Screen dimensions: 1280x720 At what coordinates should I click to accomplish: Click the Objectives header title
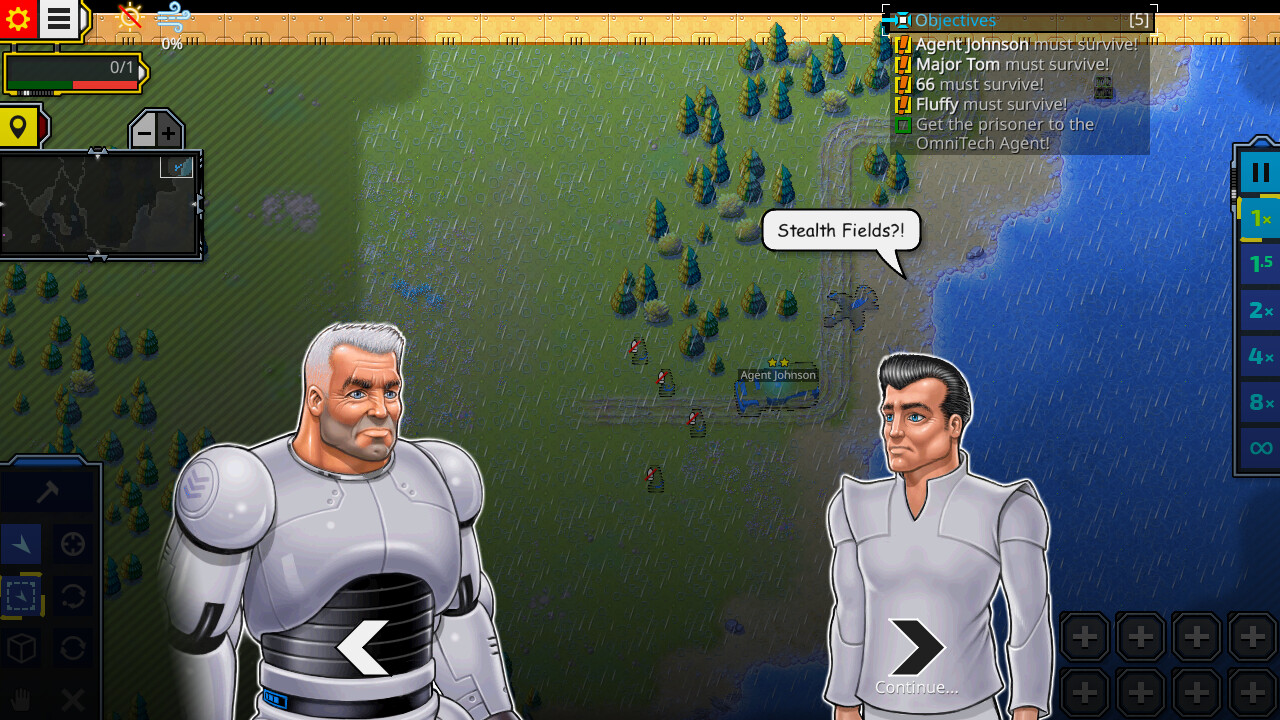pyautogui.click(x=955, y=20)
